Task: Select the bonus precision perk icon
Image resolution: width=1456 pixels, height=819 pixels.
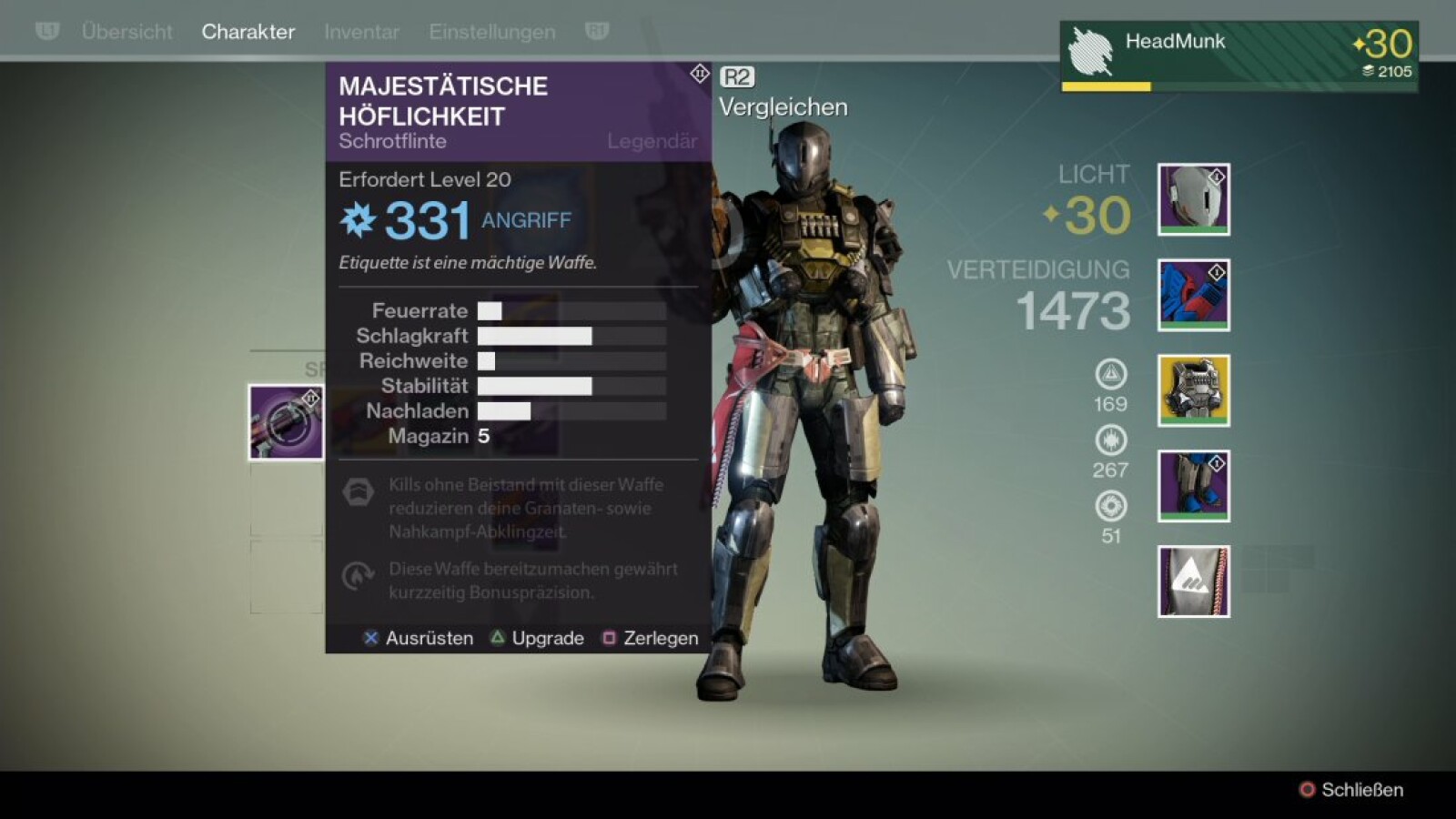Action: coord(358,575)
